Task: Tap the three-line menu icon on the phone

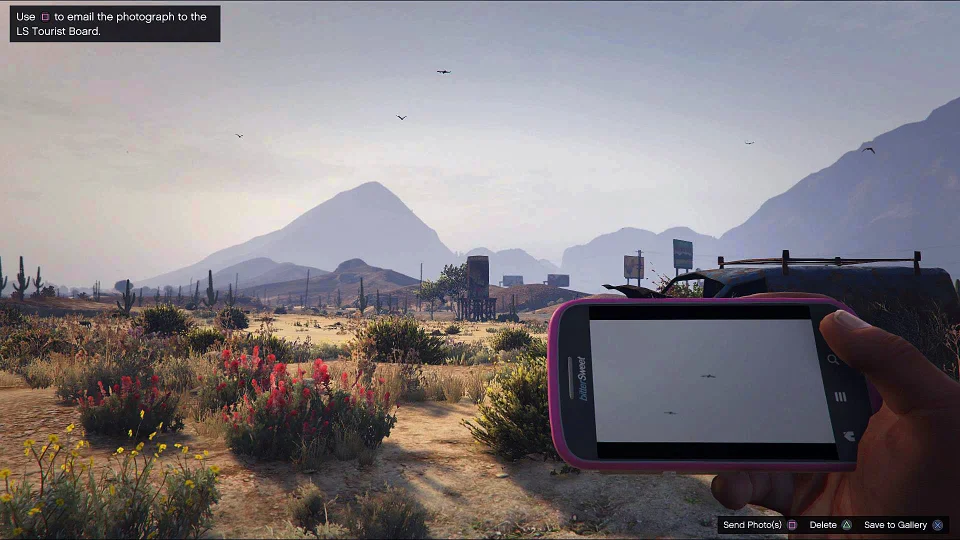Action: pos(840,397)
